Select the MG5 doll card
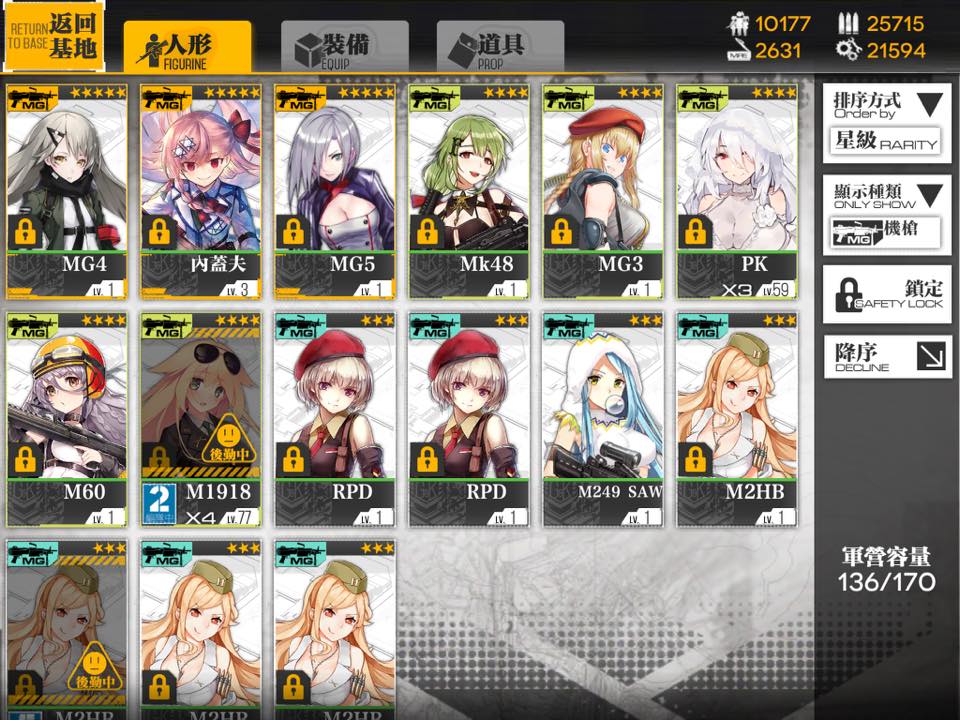Viewport: 960px width, 720px height. (x=335, y=190)
